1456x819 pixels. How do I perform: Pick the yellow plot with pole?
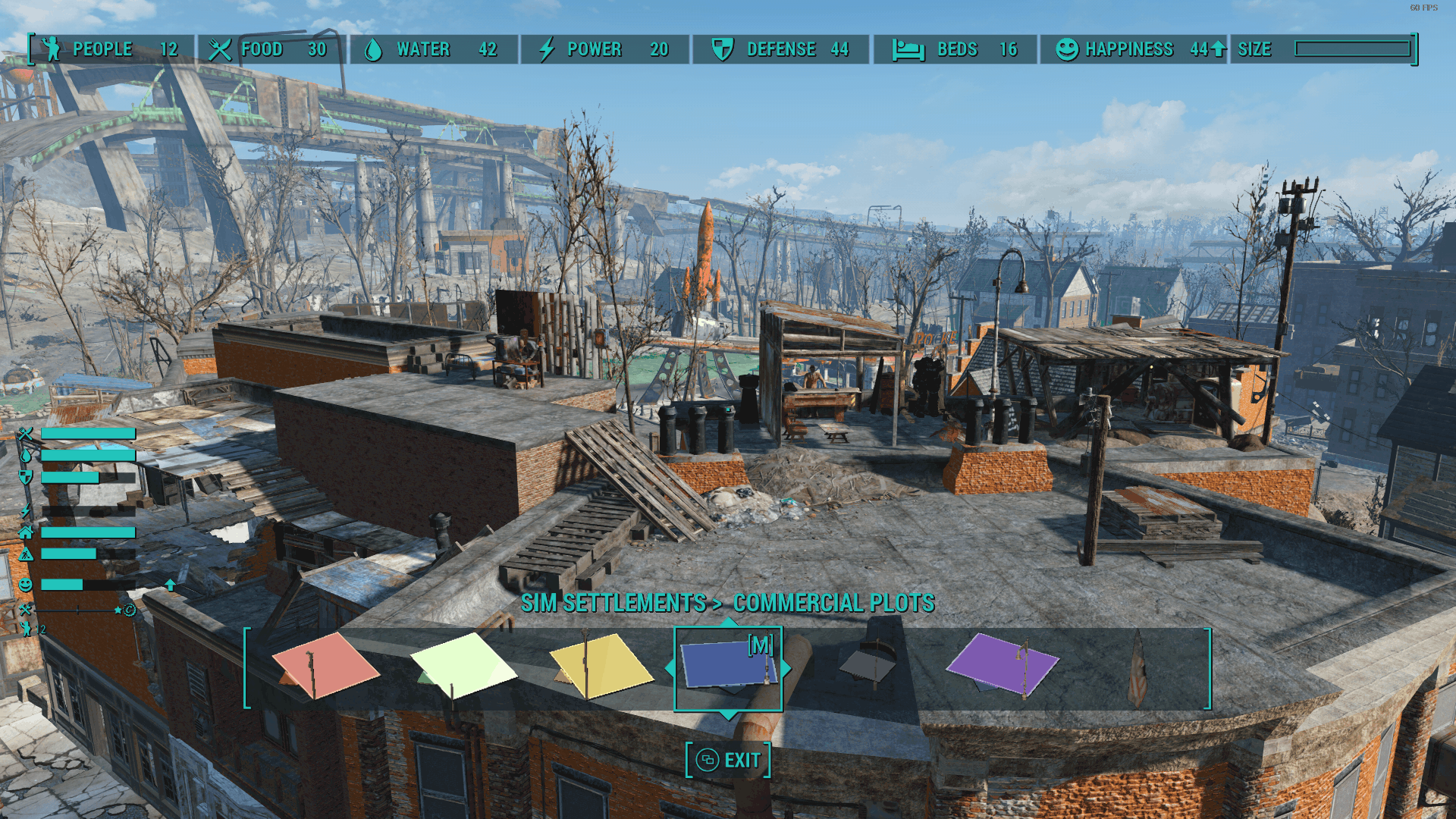(x=601, y=666)
